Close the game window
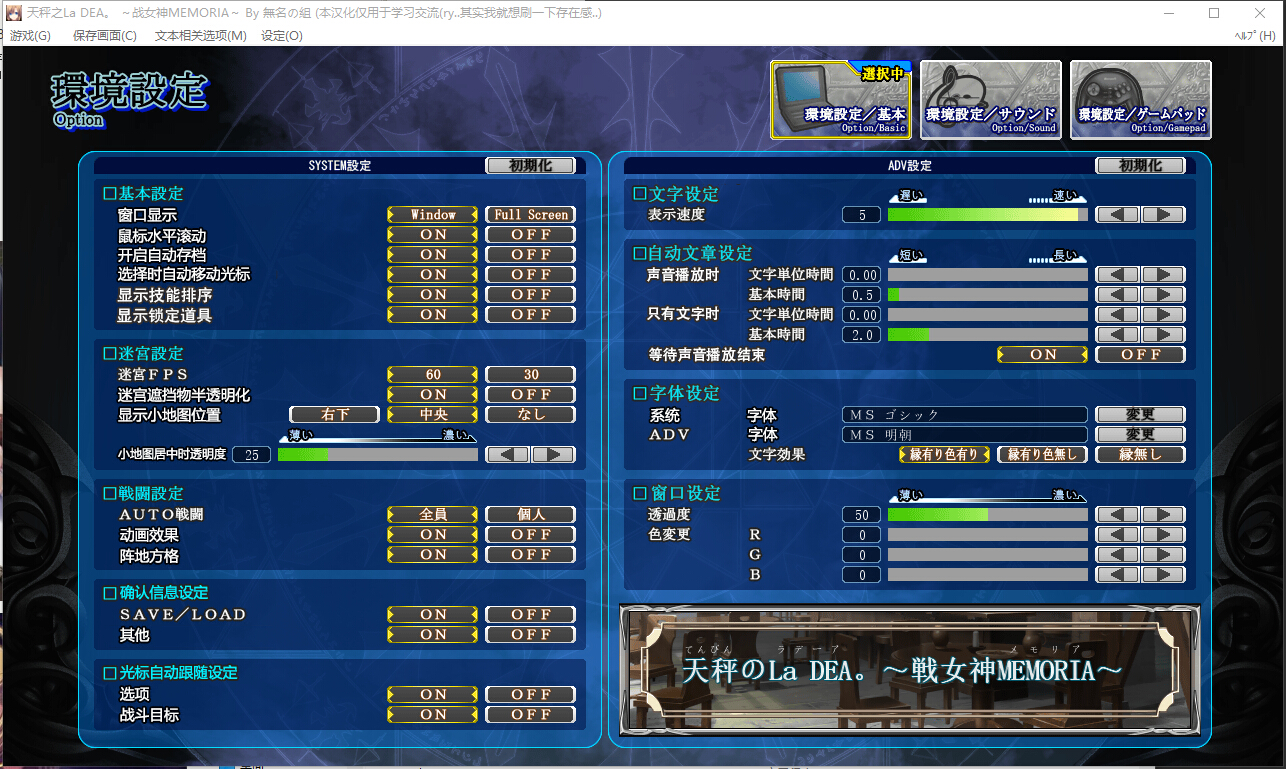This screenshot has height=769, width=1286. click(1260, 13)
